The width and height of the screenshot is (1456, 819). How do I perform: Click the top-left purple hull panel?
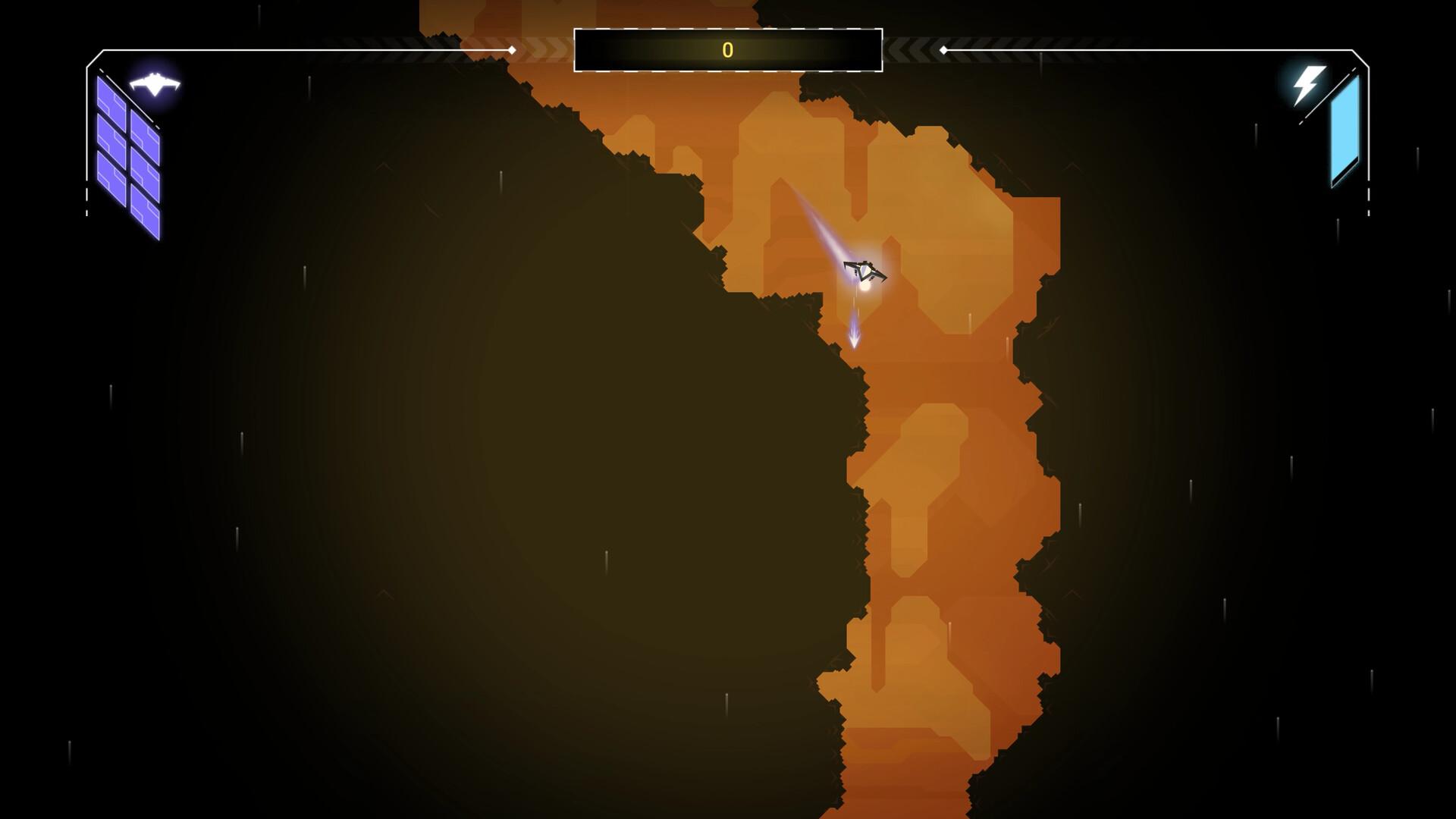coord(112,93)
